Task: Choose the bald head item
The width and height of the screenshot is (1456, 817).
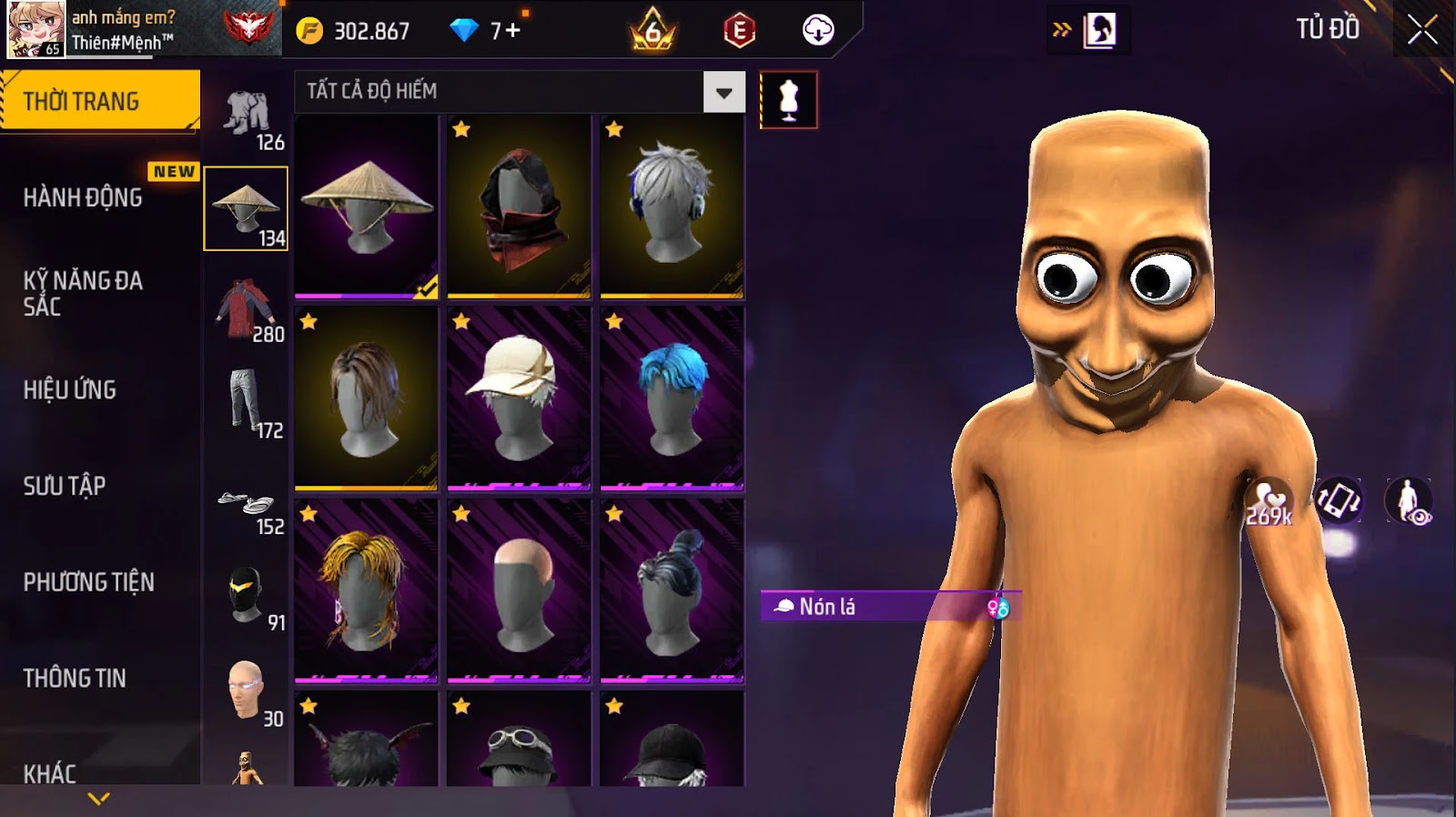Action: [x=519, y=591]
